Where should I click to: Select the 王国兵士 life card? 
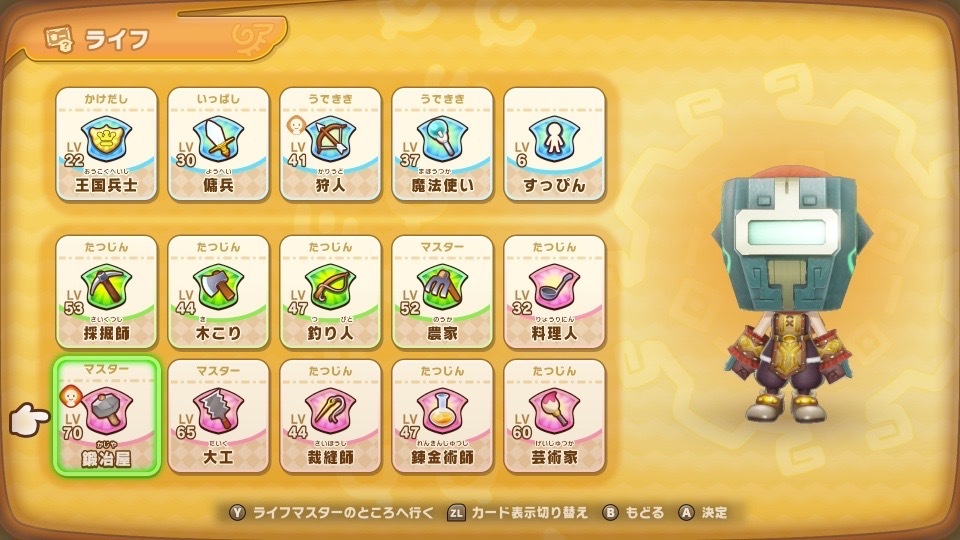[106, 144]
